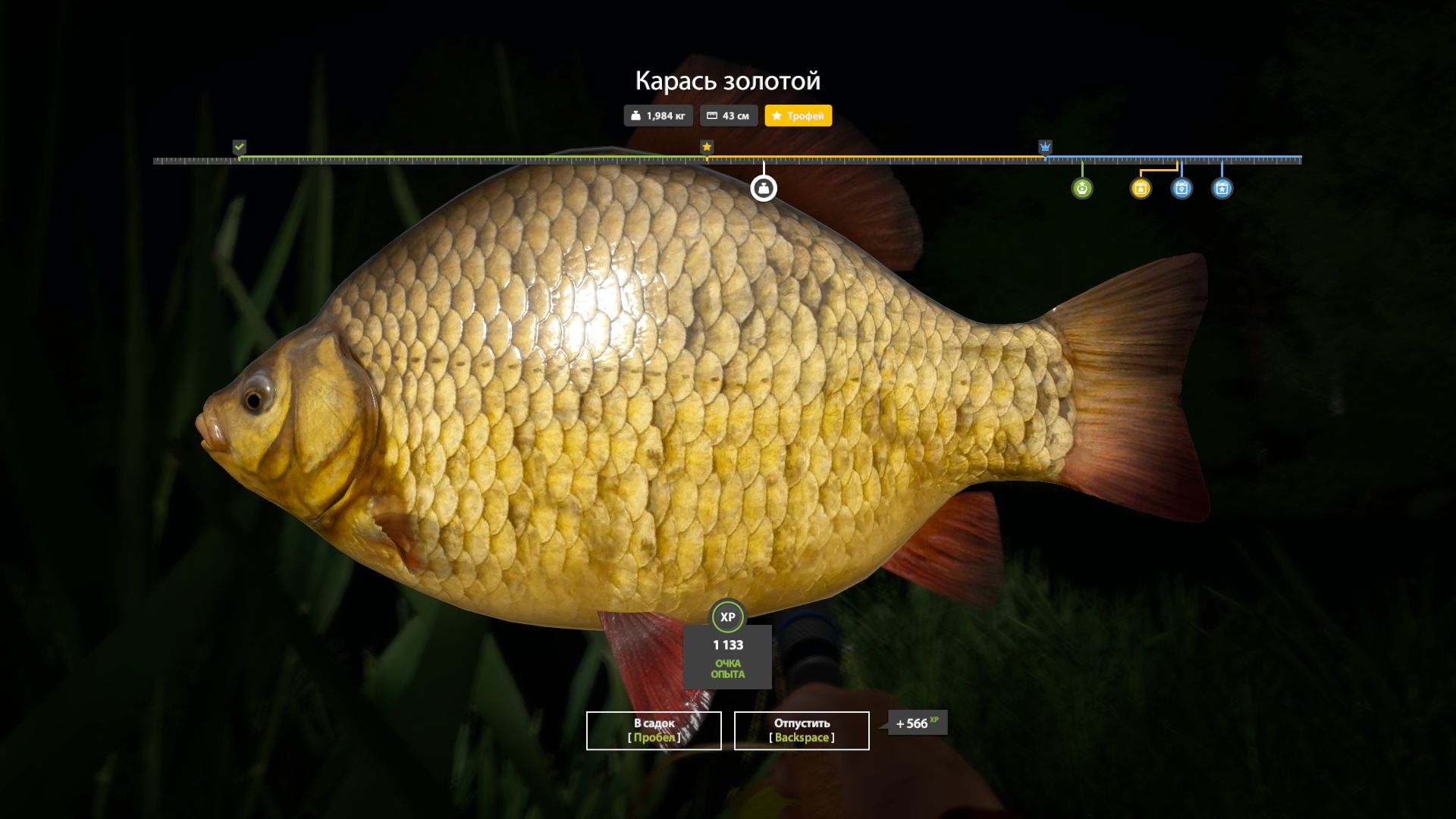Click the gold star trophy threshold marker
Screen dimensions: 1456x819
pos(707,146)
